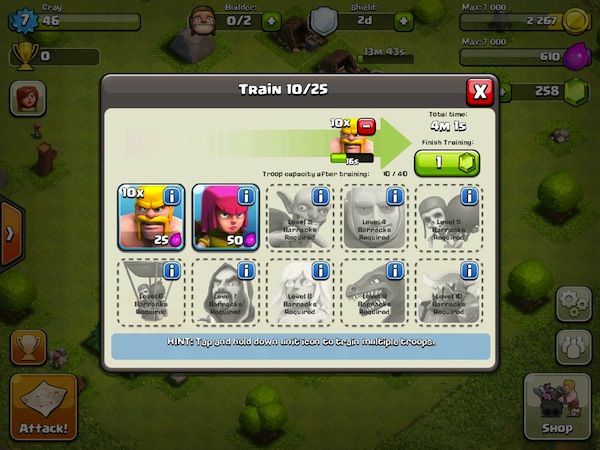Expand the side panel arrow

pyautogui.click(x=10, y=233)
